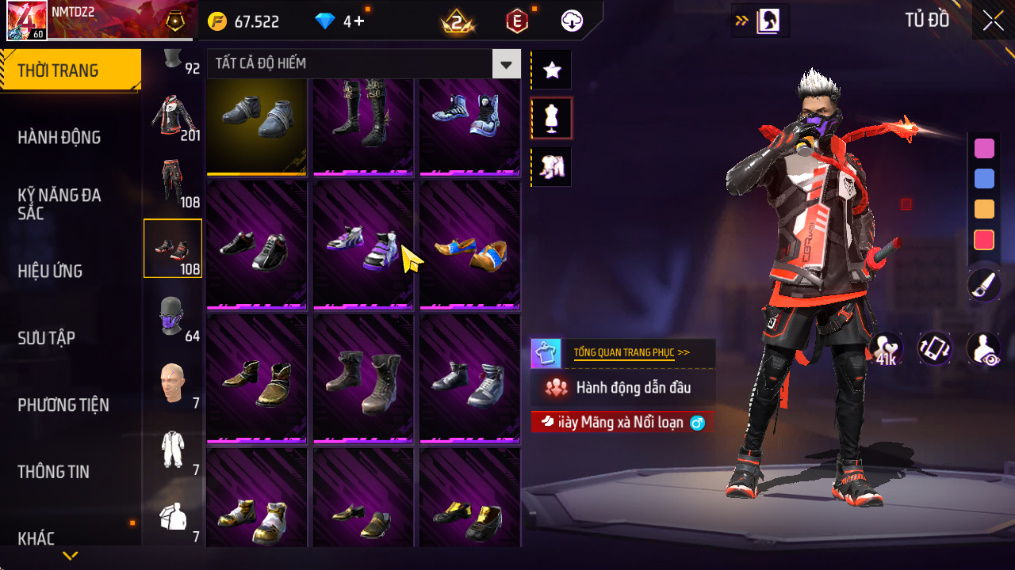This screenshot has width=1015, height=570.
Task: Open the Thời Trang category
Action: (x=70, y=70)
